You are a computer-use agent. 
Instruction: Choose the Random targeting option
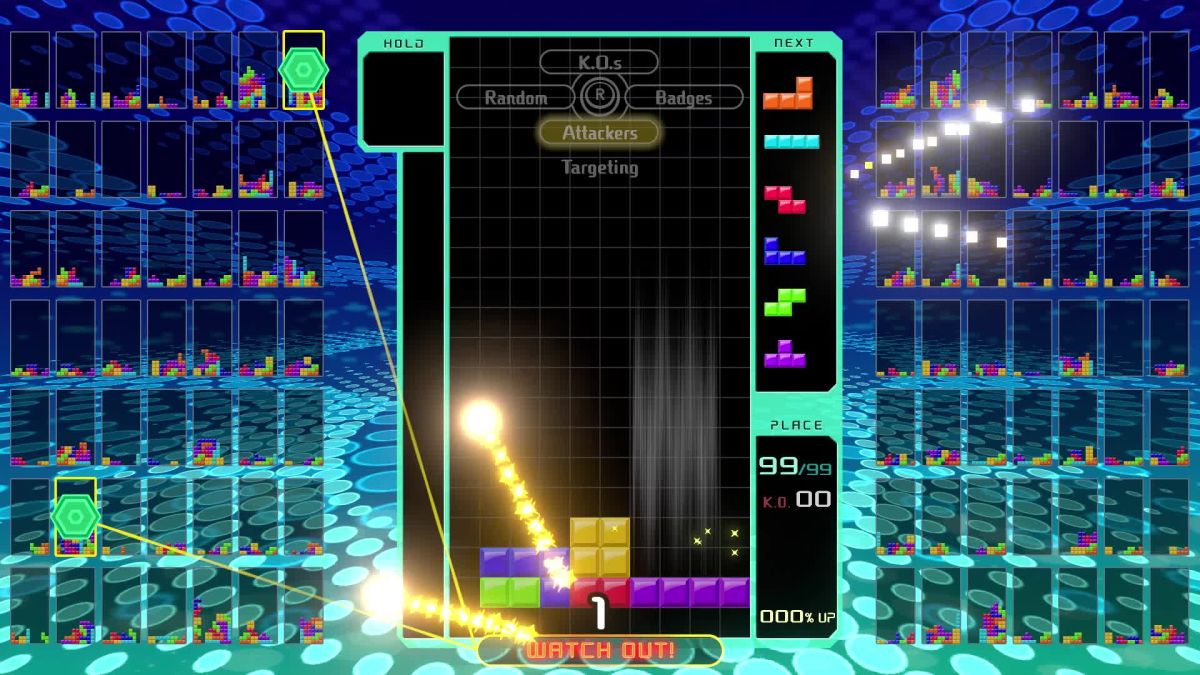tap(516, 97)
